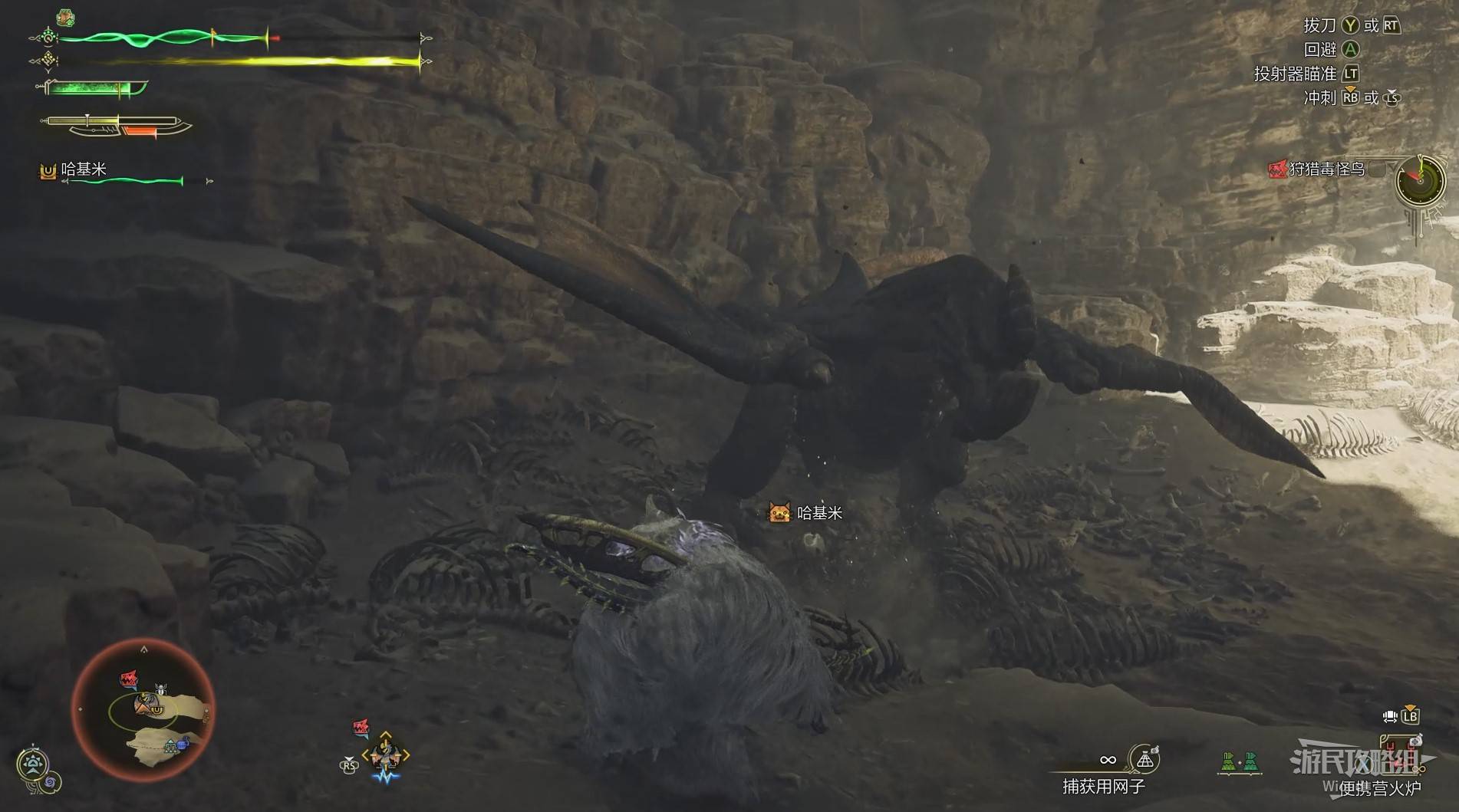Click the blue pot marker on the minimap
The image size is (1459, 812).
(x=182, y=745)
